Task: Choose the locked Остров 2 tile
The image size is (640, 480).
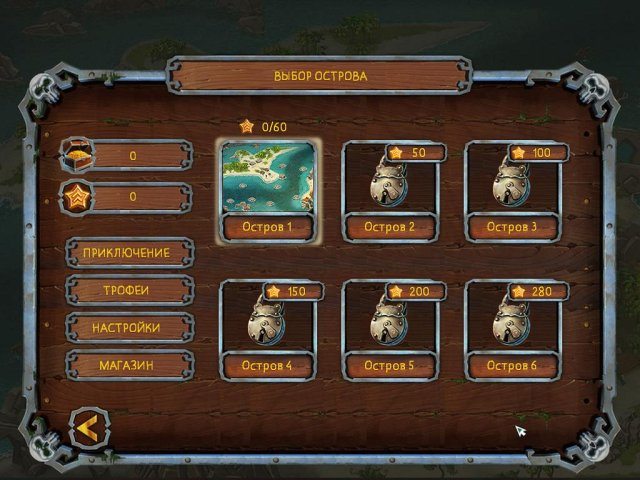Action: coord(390,185)
